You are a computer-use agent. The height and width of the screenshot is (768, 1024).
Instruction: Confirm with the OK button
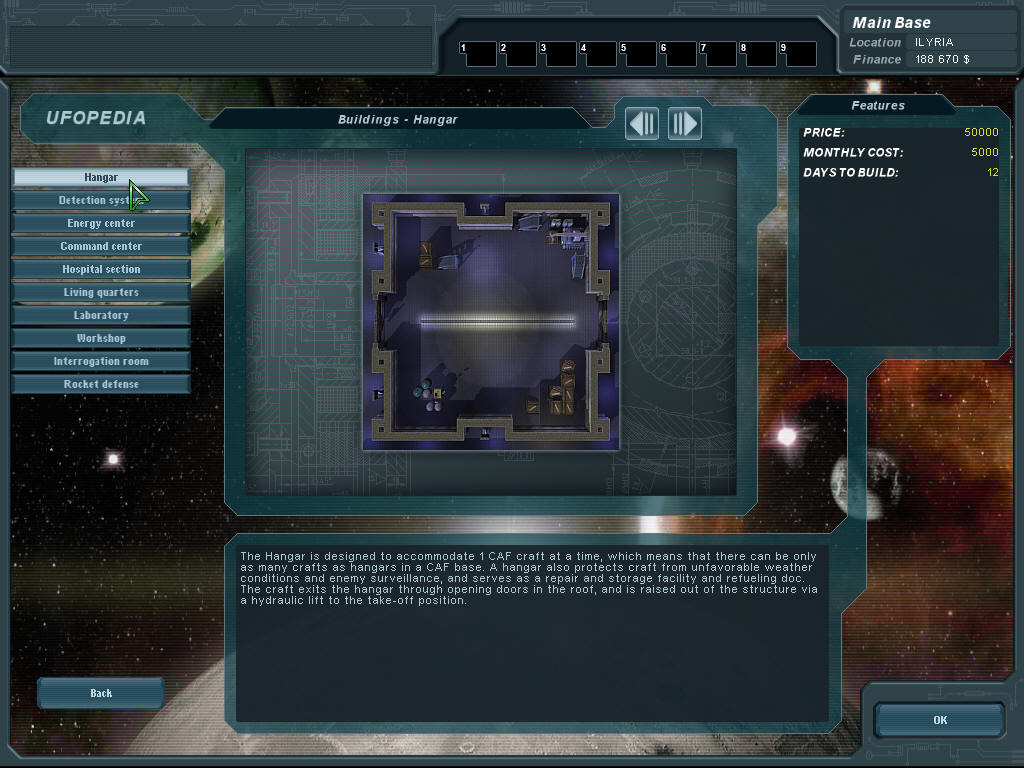[x=939, y=720]
